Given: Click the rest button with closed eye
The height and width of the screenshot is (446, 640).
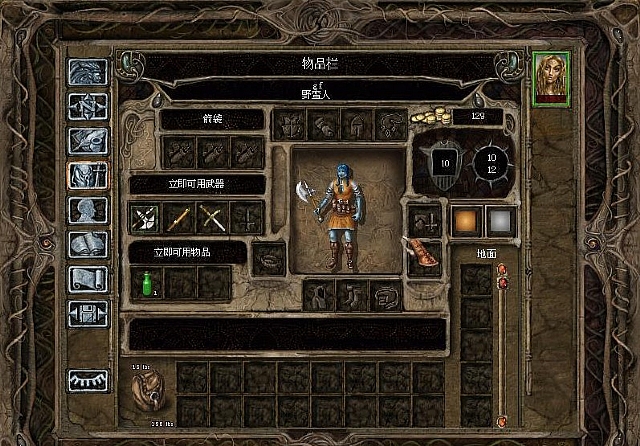Looking at the screenshot, I should tap(87, 380).
